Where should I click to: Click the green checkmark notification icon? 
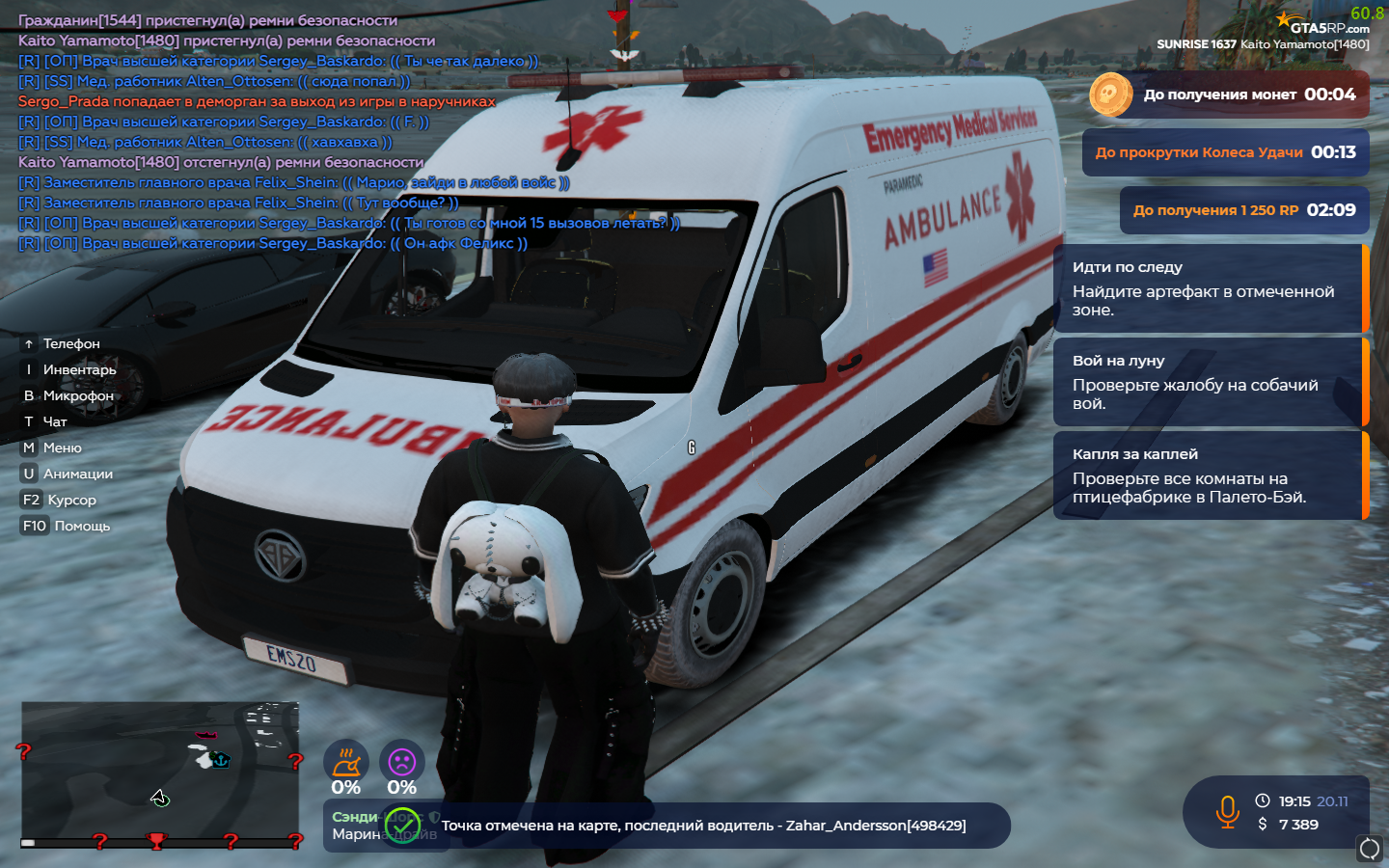coord(402,826)
